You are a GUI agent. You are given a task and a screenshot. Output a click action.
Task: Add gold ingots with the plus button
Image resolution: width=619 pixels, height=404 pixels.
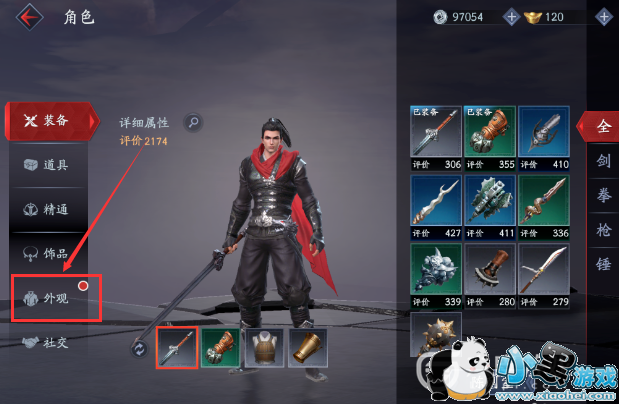(x=603, y=17)
